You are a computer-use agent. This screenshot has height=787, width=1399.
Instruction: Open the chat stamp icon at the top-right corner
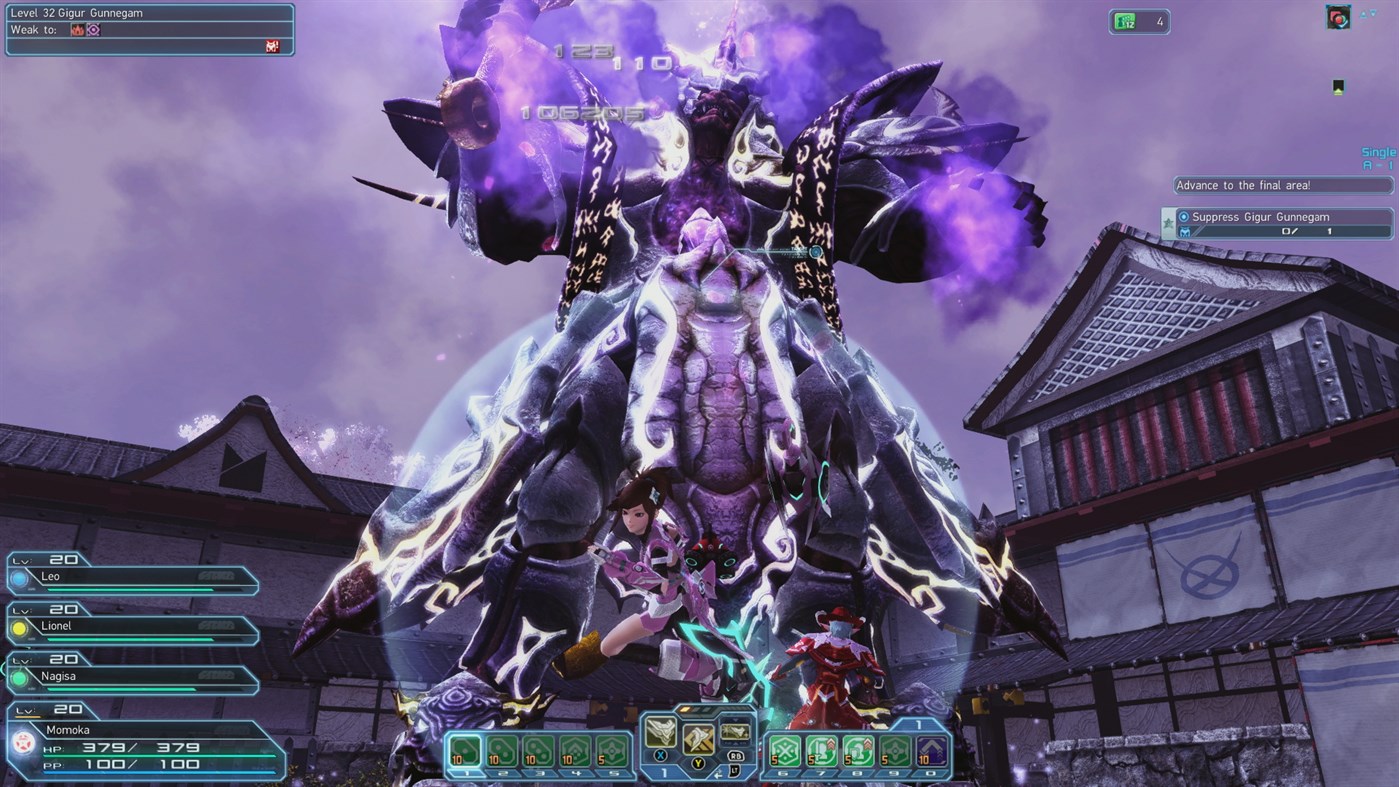click(1339, 17)
